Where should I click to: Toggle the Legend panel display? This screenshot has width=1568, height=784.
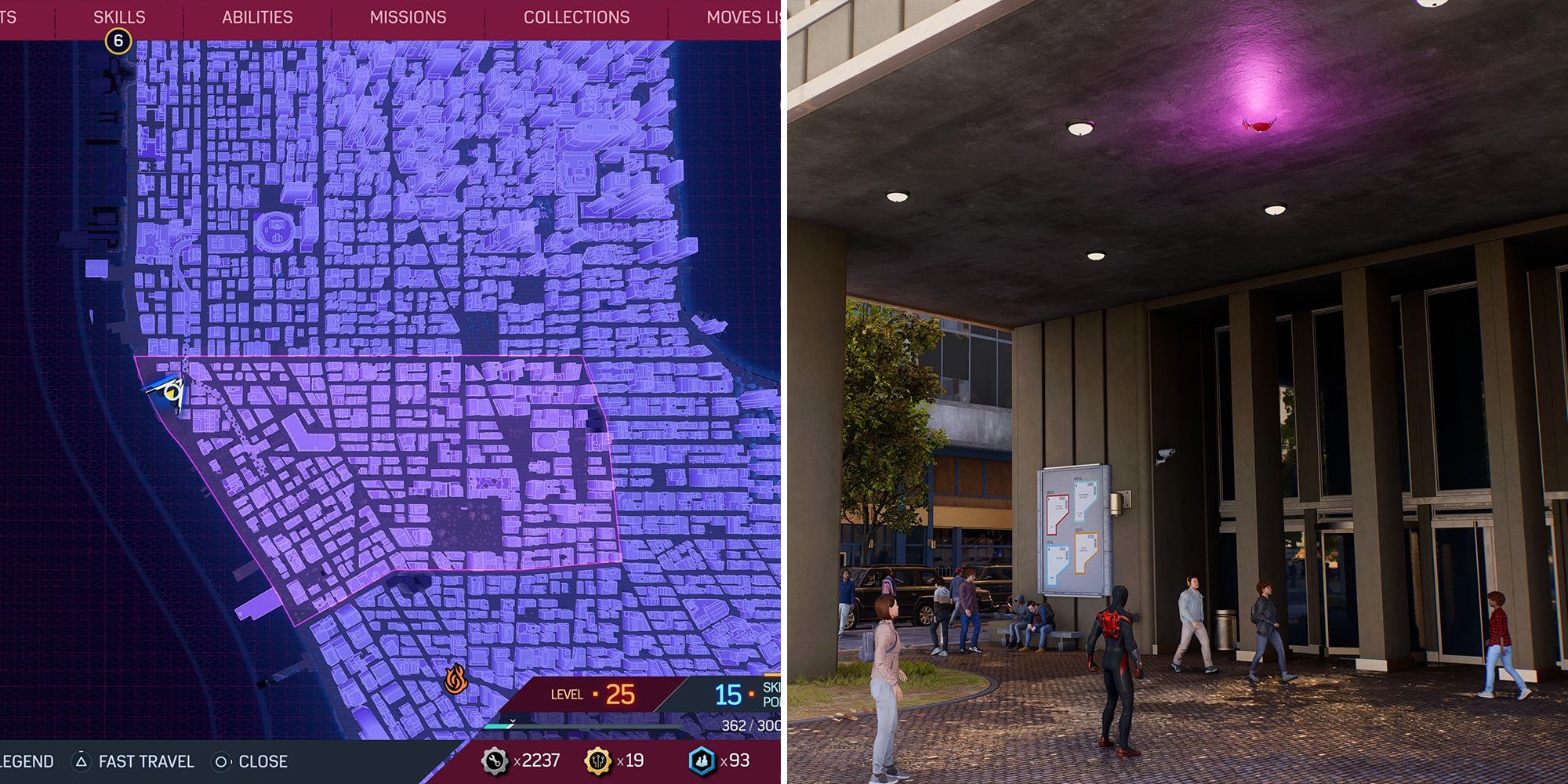pos(26,760)
